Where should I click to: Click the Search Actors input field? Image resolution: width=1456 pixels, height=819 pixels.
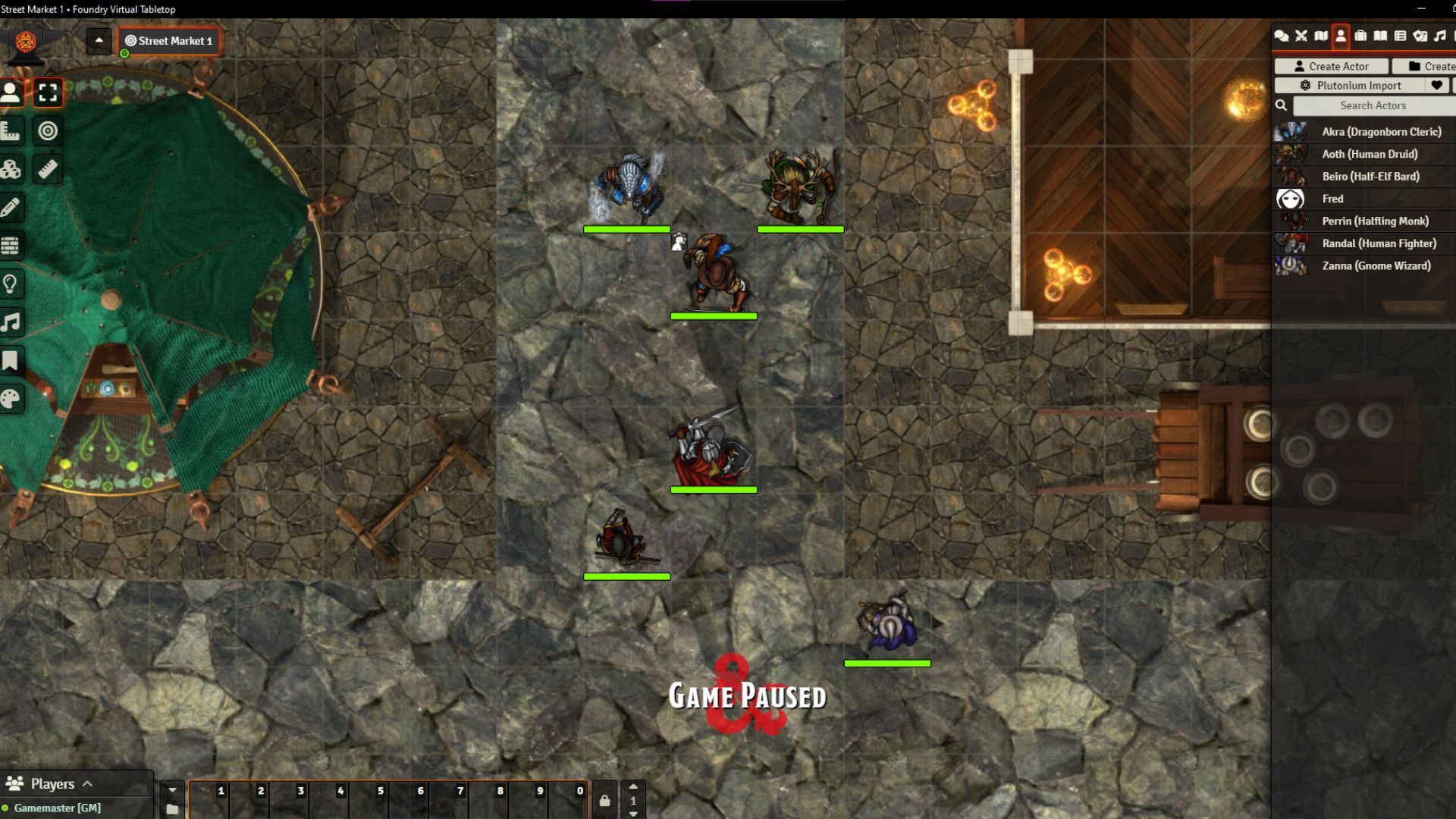(1373, 105)
